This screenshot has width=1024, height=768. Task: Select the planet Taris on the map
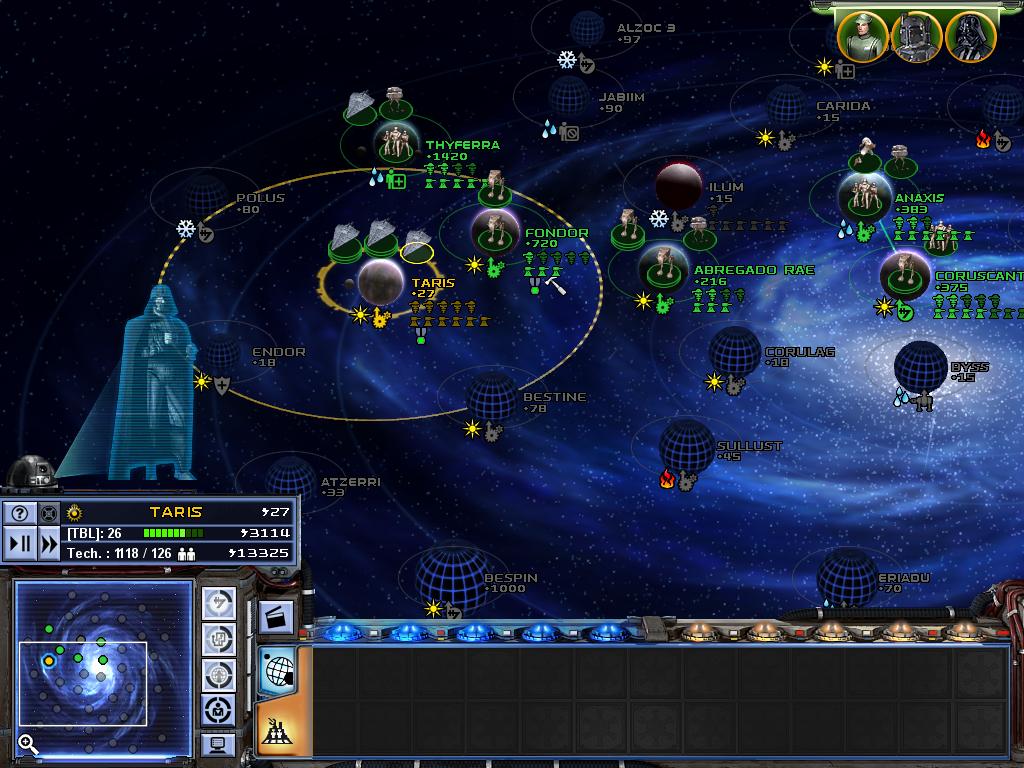tap(381, 281)
